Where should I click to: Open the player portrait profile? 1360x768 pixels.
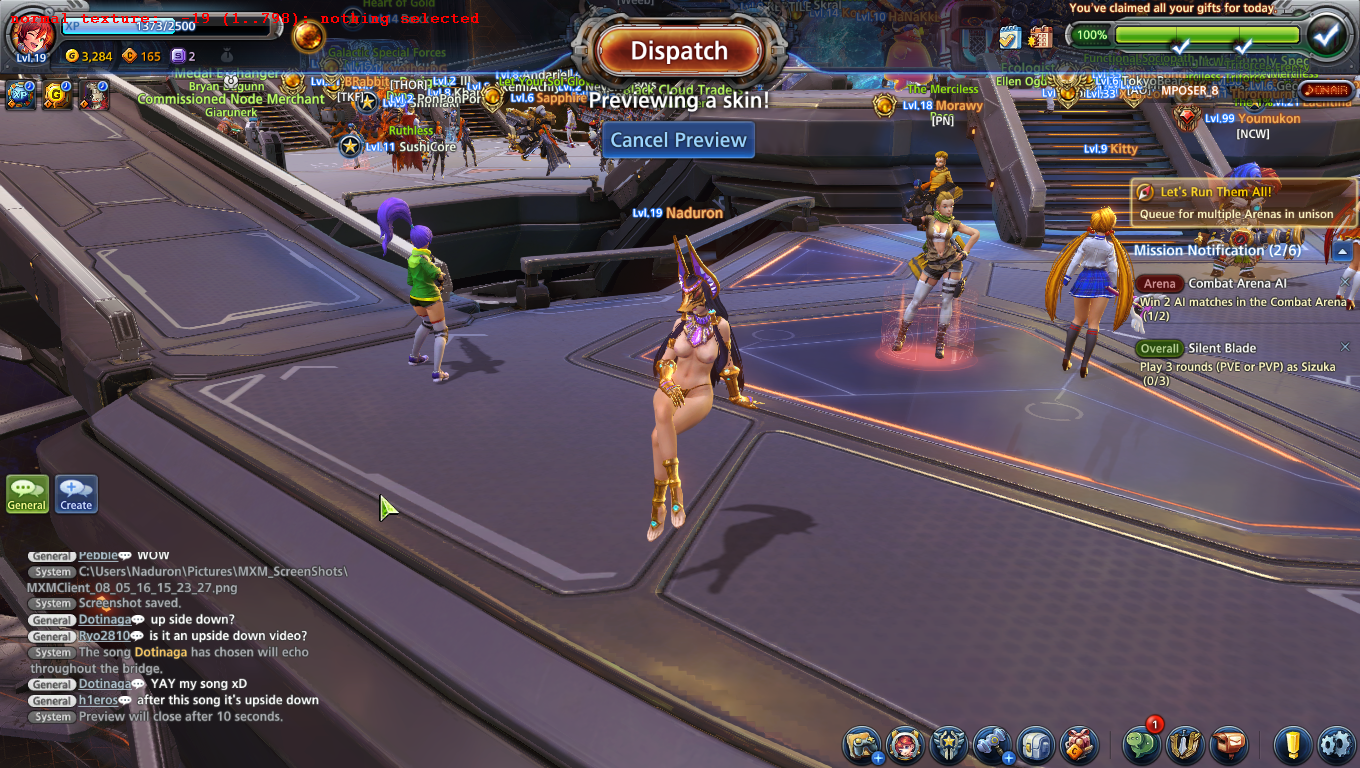(30, 33)
